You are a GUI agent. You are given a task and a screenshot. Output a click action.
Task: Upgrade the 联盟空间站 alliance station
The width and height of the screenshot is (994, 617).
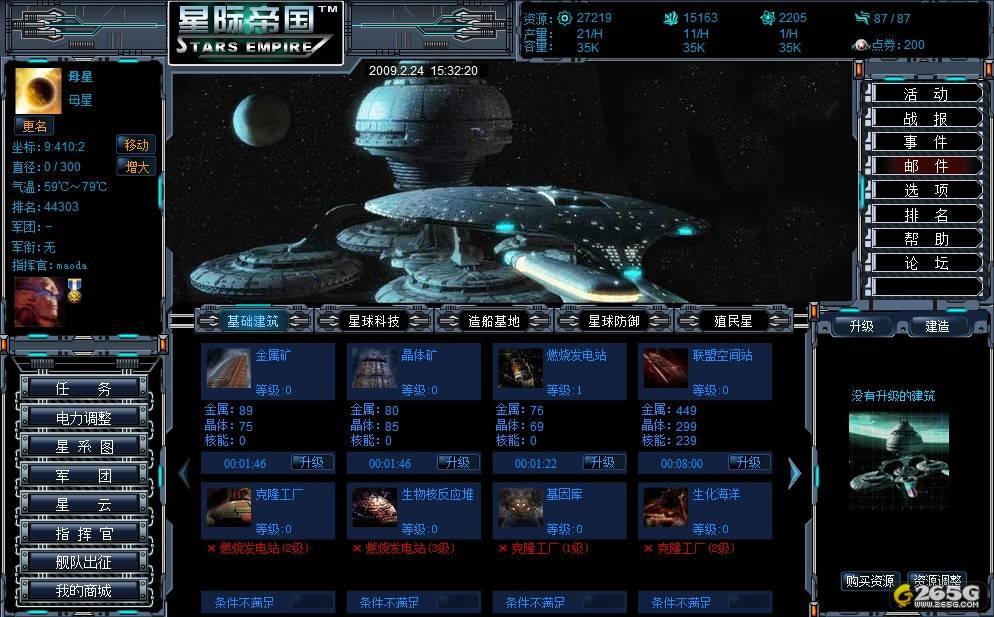pyautogui.click(x=749, y=463)
